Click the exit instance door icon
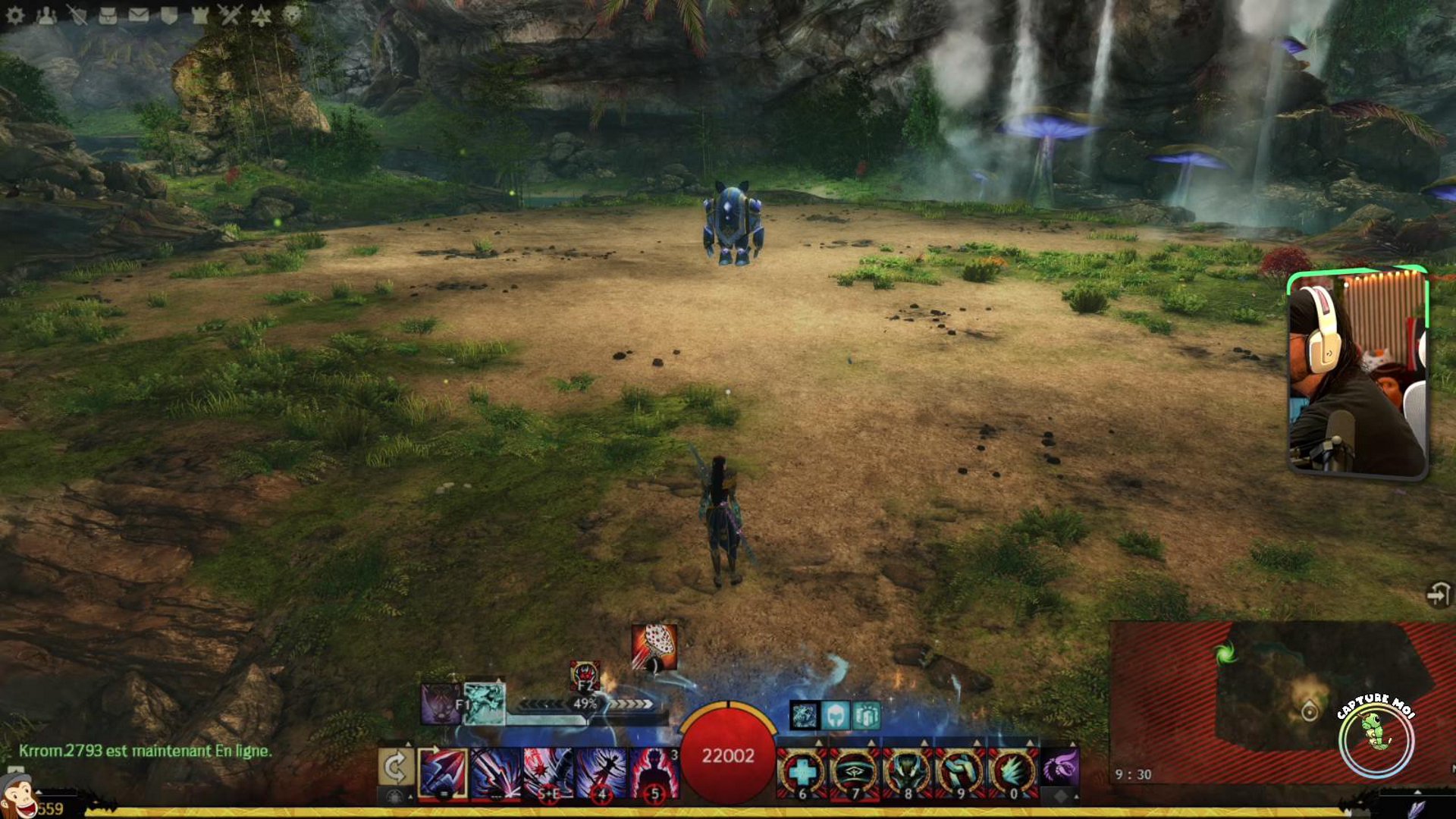 [x=1438, y=595]
